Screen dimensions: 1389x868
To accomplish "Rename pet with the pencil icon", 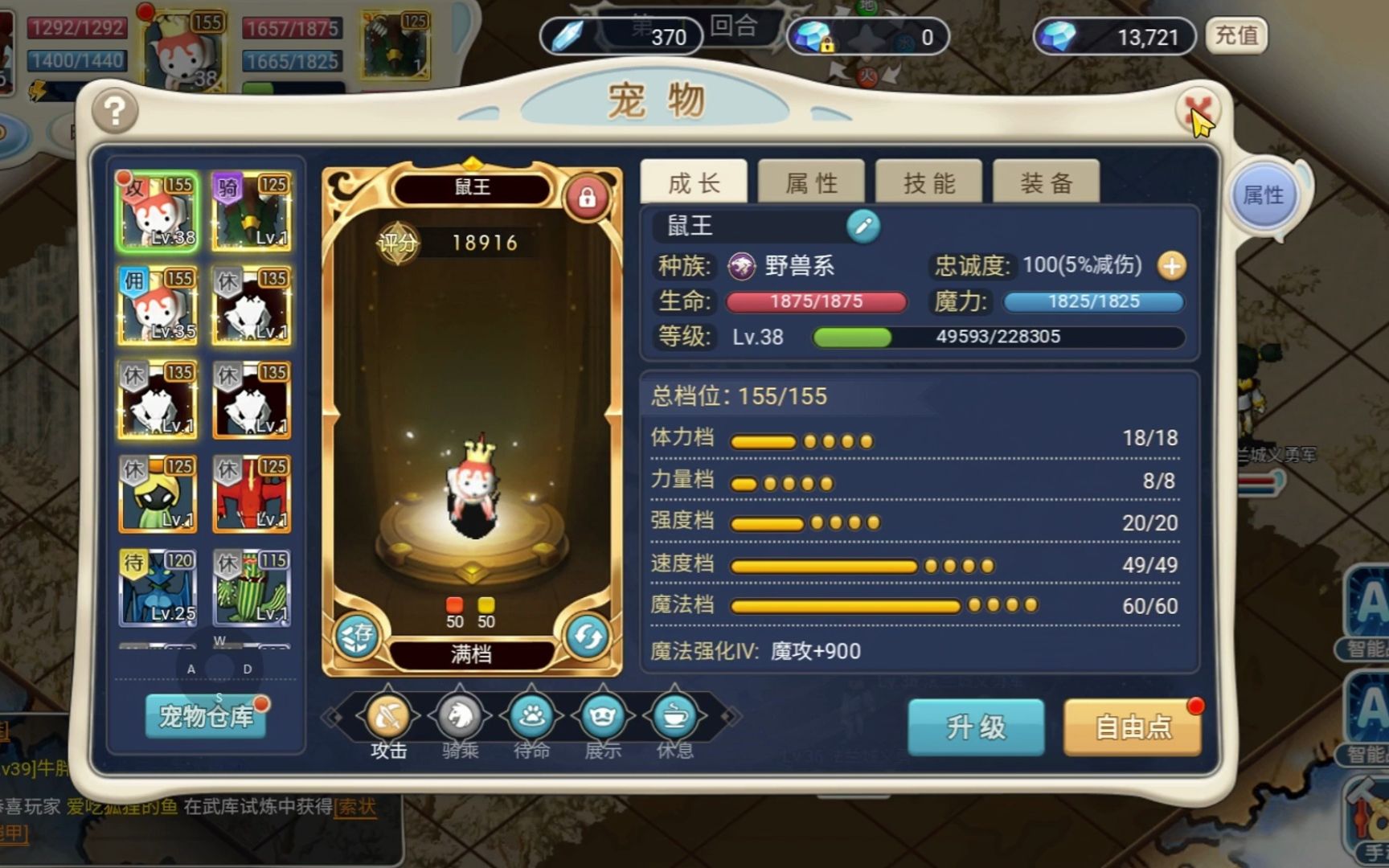I will coord(863,226).
